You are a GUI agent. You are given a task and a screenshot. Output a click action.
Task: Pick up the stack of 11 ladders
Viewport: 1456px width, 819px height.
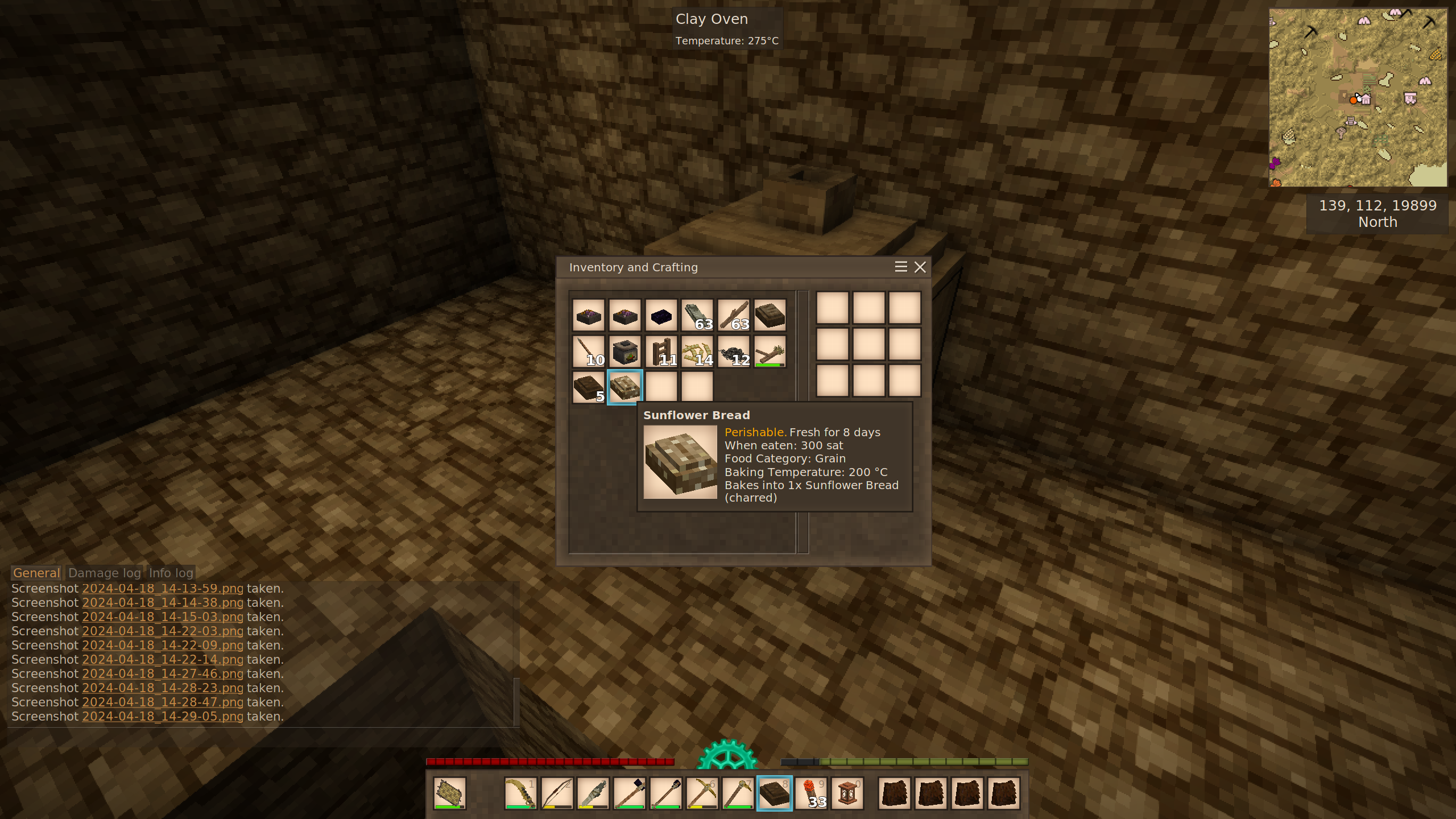pyautogui.click(x=661, y=351)
